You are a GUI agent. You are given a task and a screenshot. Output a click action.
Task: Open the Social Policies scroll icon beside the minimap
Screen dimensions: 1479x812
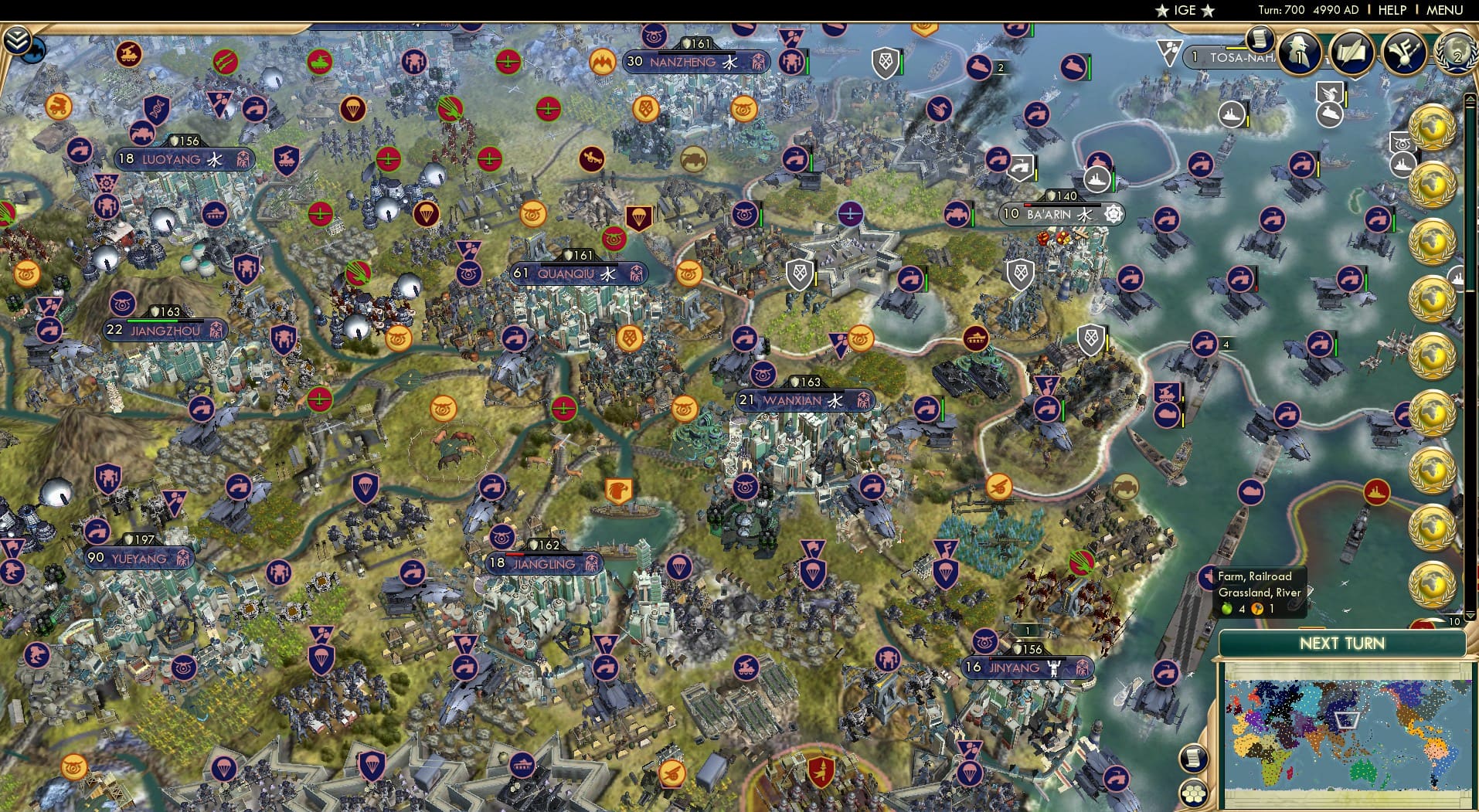[x=1194, y=758]
